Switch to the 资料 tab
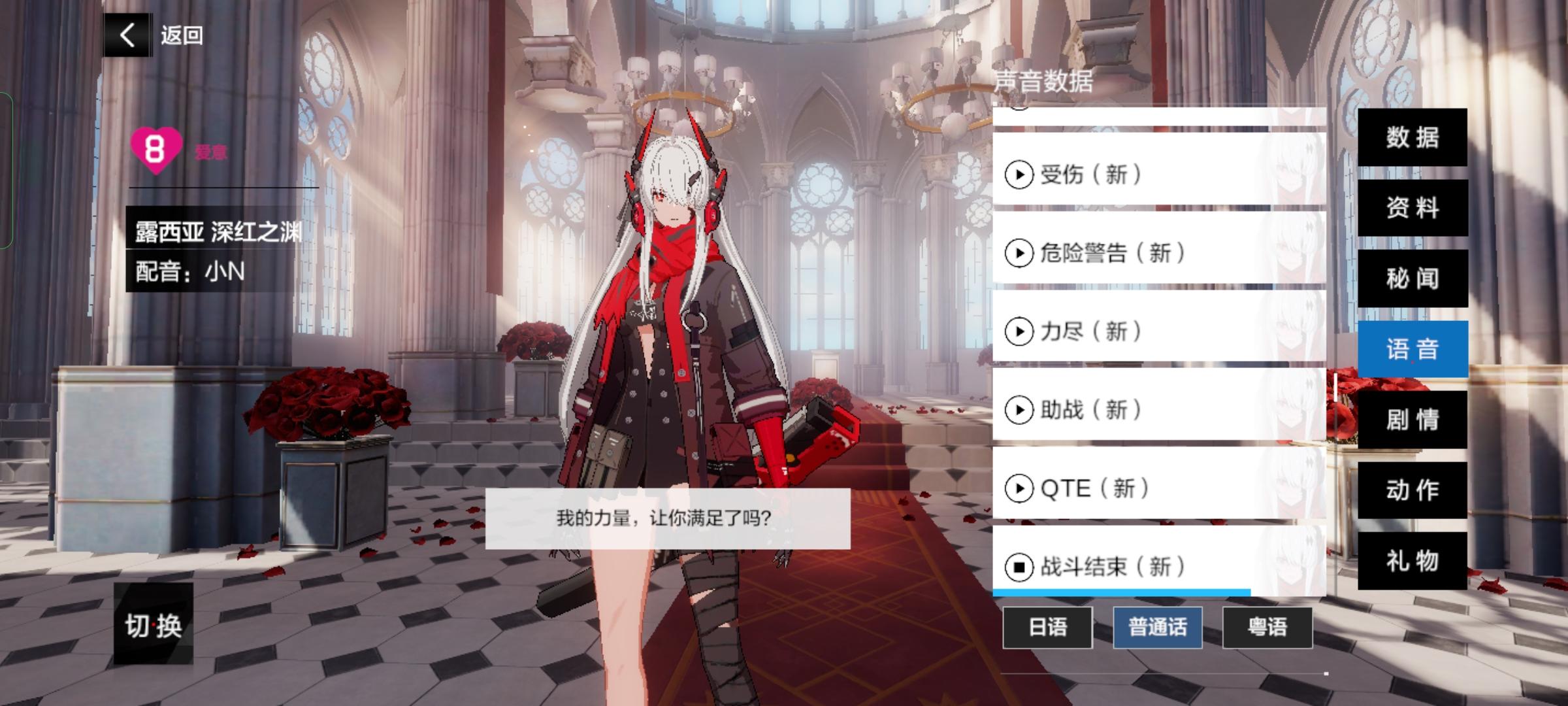 1413,208
